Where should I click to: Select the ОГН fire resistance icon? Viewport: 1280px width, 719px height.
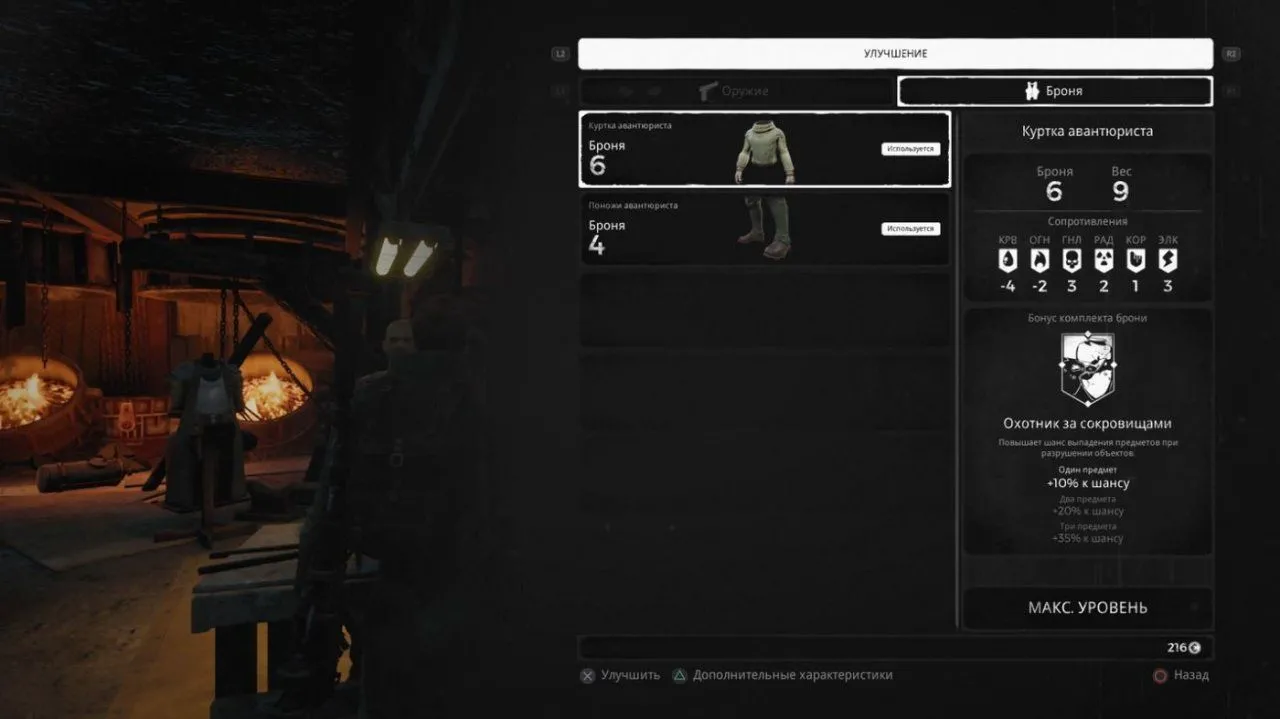tap(1039, 260)
